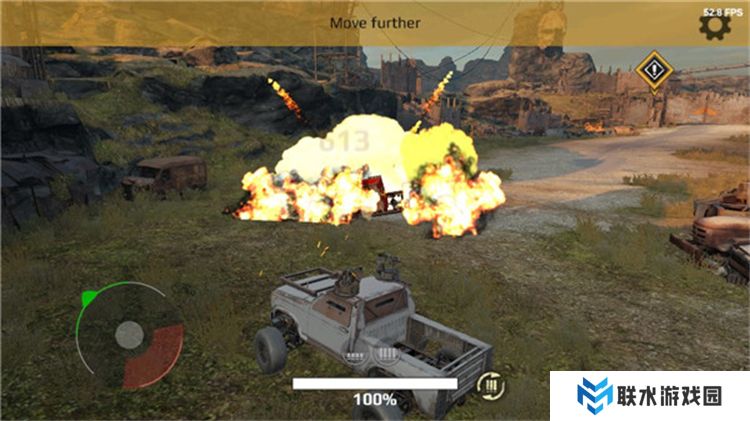Tap the virtual joystick center knob
This screenshot has width=750, height=421.
(129, 335)
